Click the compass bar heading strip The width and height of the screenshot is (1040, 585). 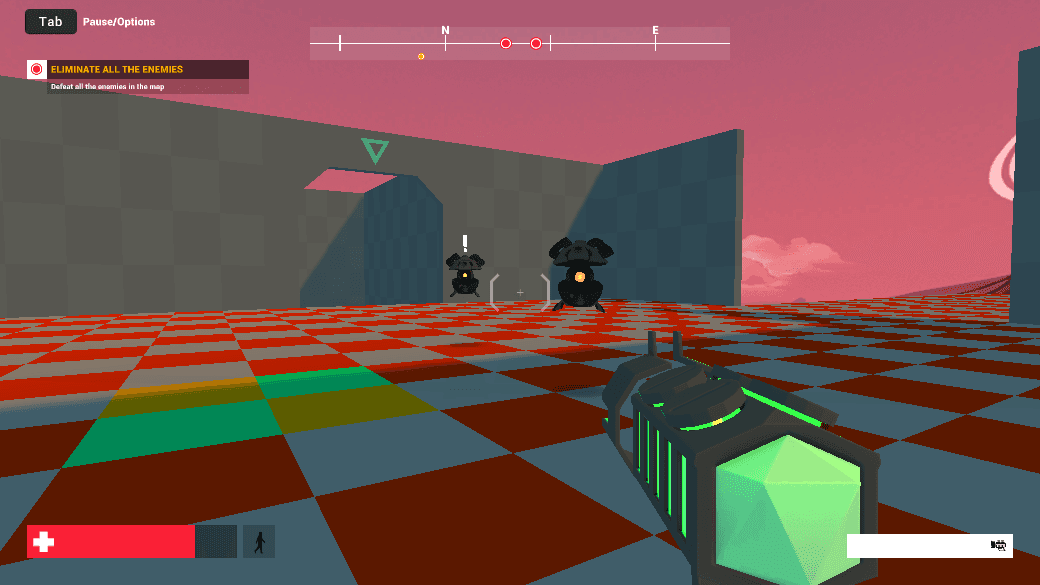pyautogui.click(x=519, y=43)
